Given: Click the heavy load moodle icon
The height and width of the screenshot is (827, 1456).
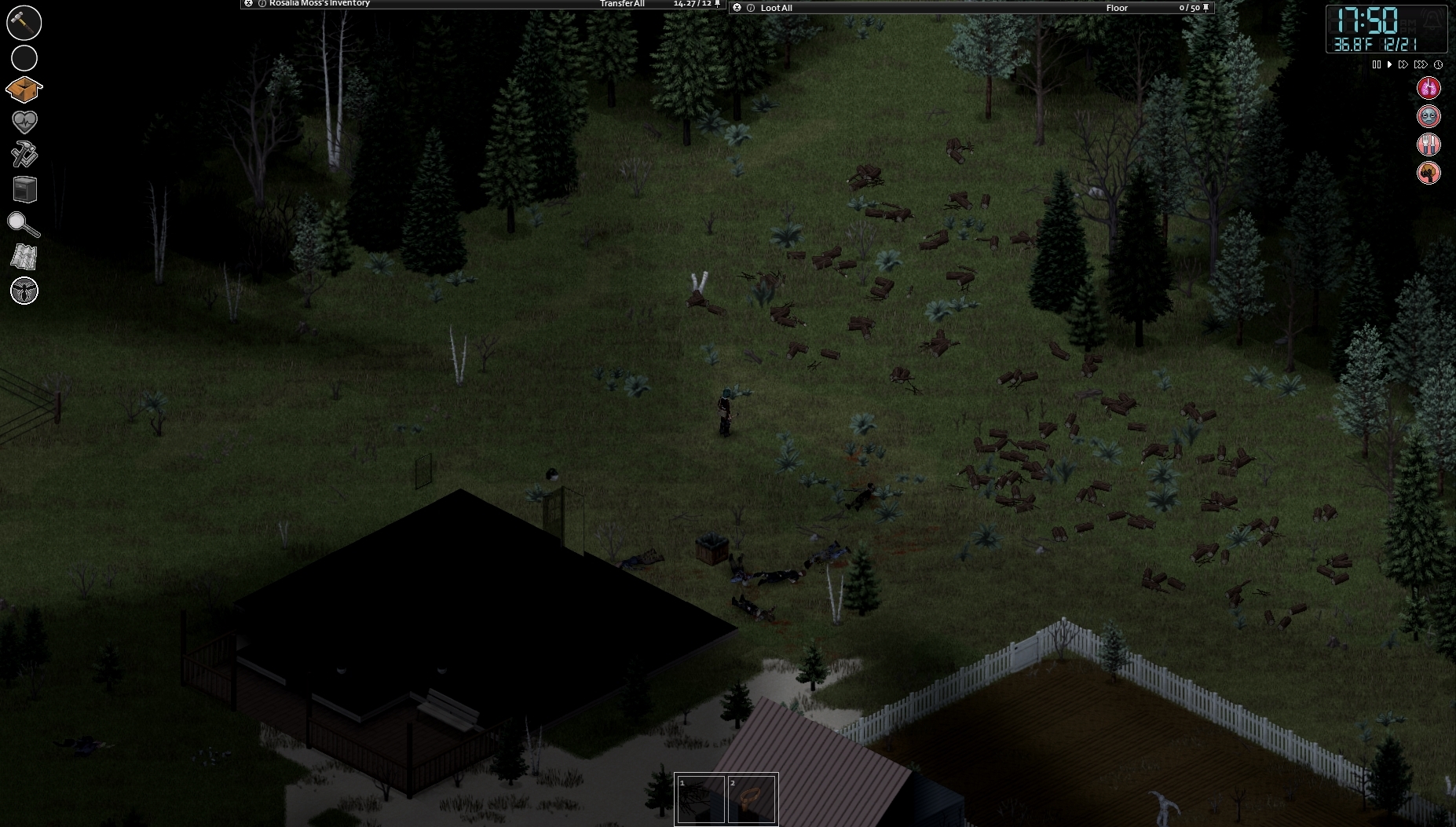Looking at the screenshot, I should coord(1429,173).
